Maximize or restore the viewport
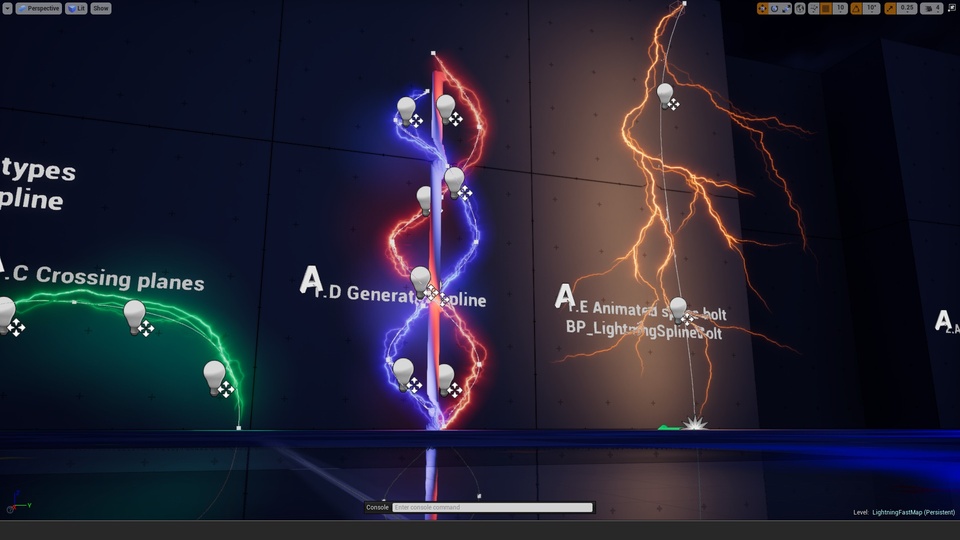Image resolution: width=960 pixels, height=540 pixels. coord(951,8)
